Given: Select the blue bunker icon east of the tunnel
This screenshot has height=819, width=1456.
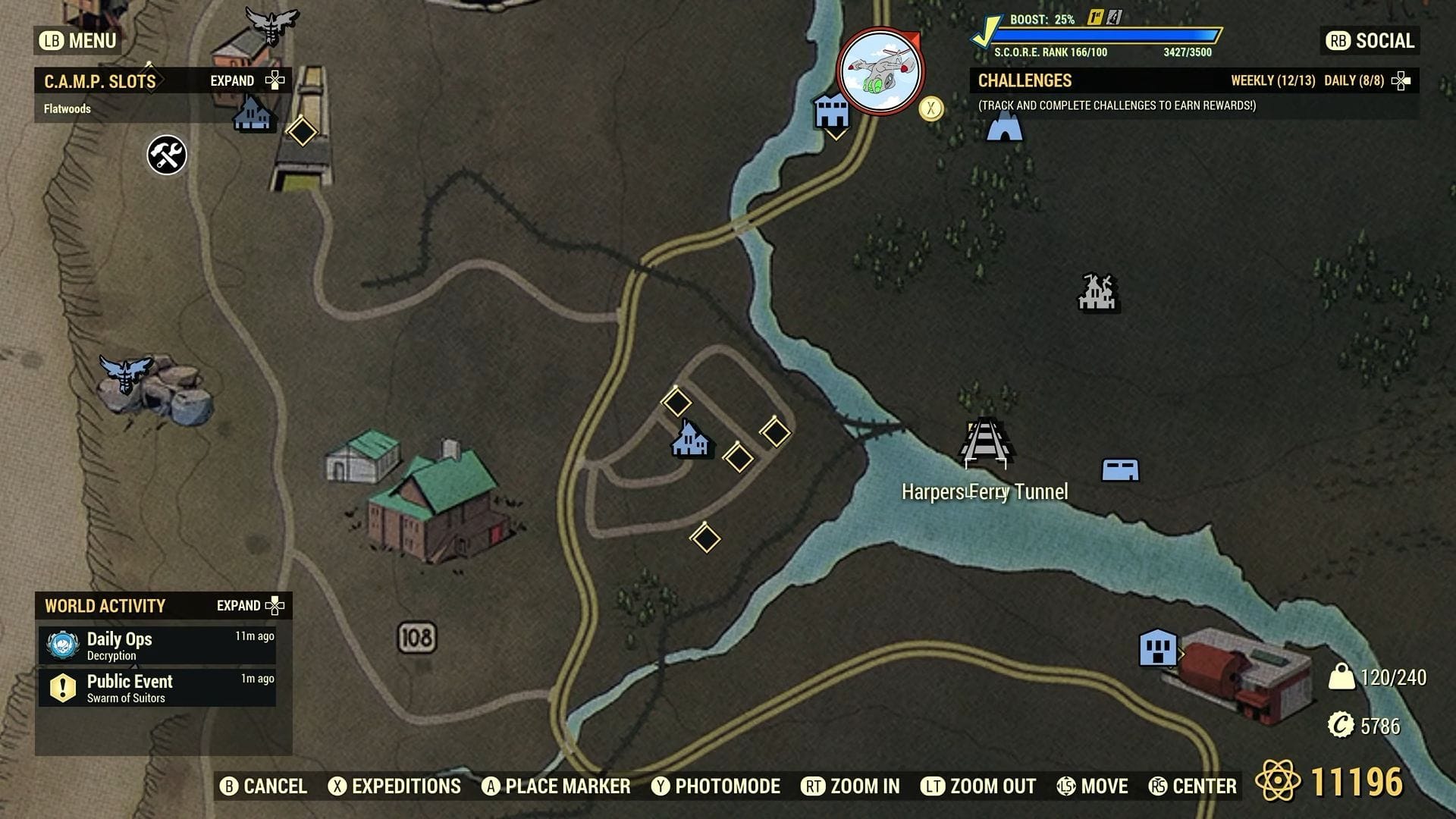Looking at the screenshot, I should coord(1120,470).
